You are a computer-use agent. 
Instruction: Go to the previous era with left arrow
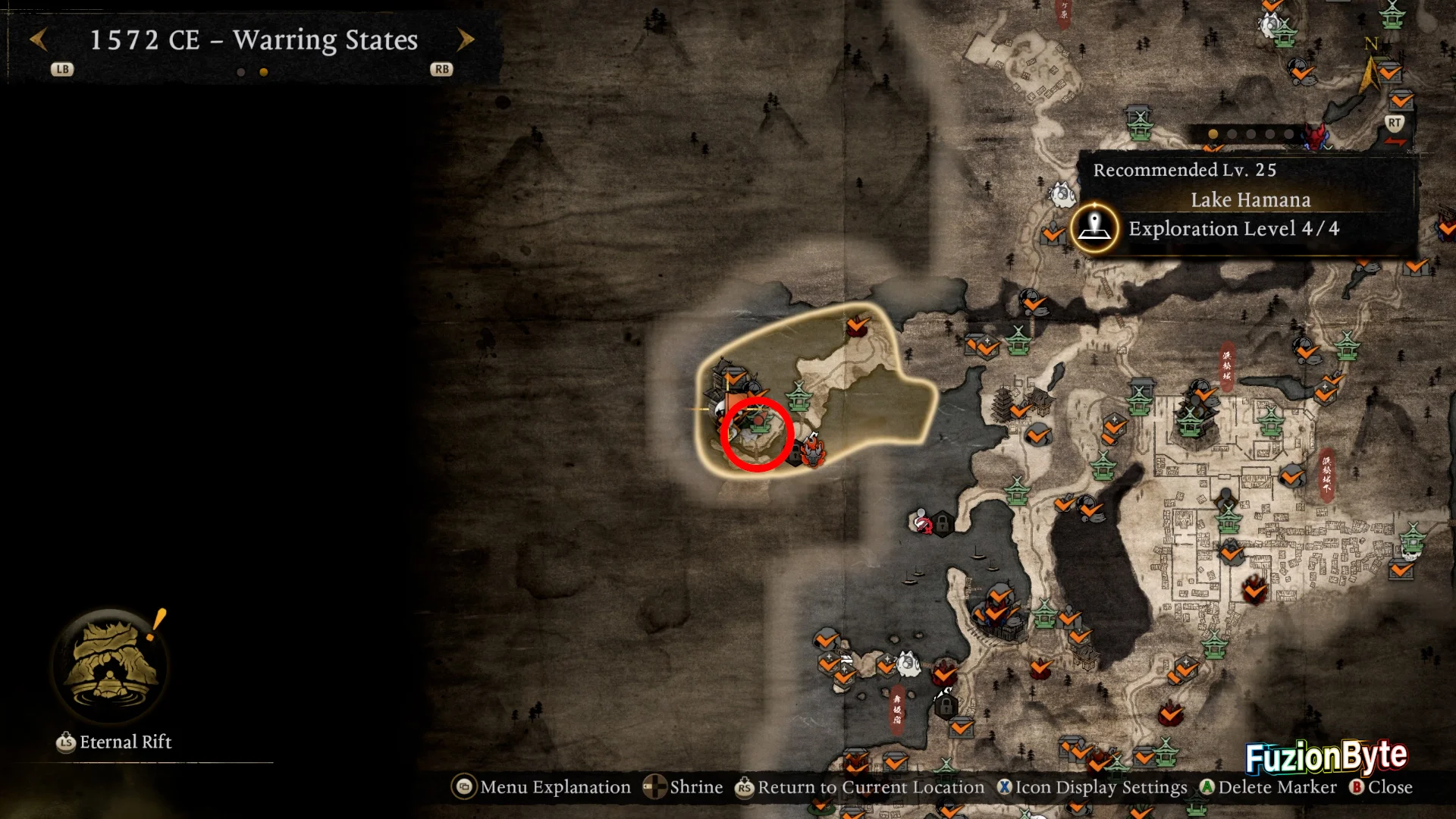pyautogui.click(x=39, y=39)
